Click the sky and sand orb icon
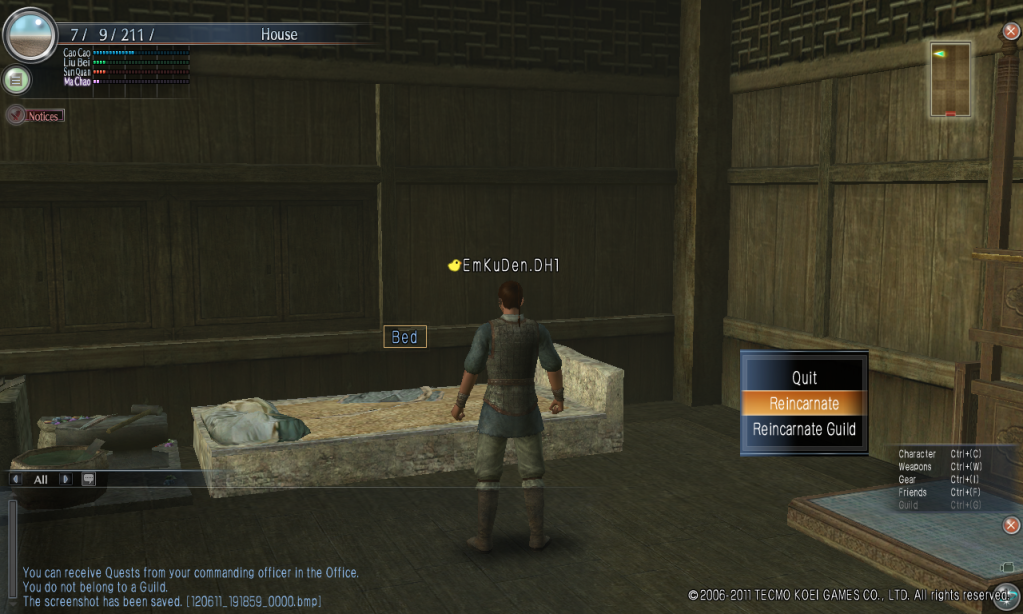Image resolution: width=1023 pixels, height=614 pixels. [29, 35]
